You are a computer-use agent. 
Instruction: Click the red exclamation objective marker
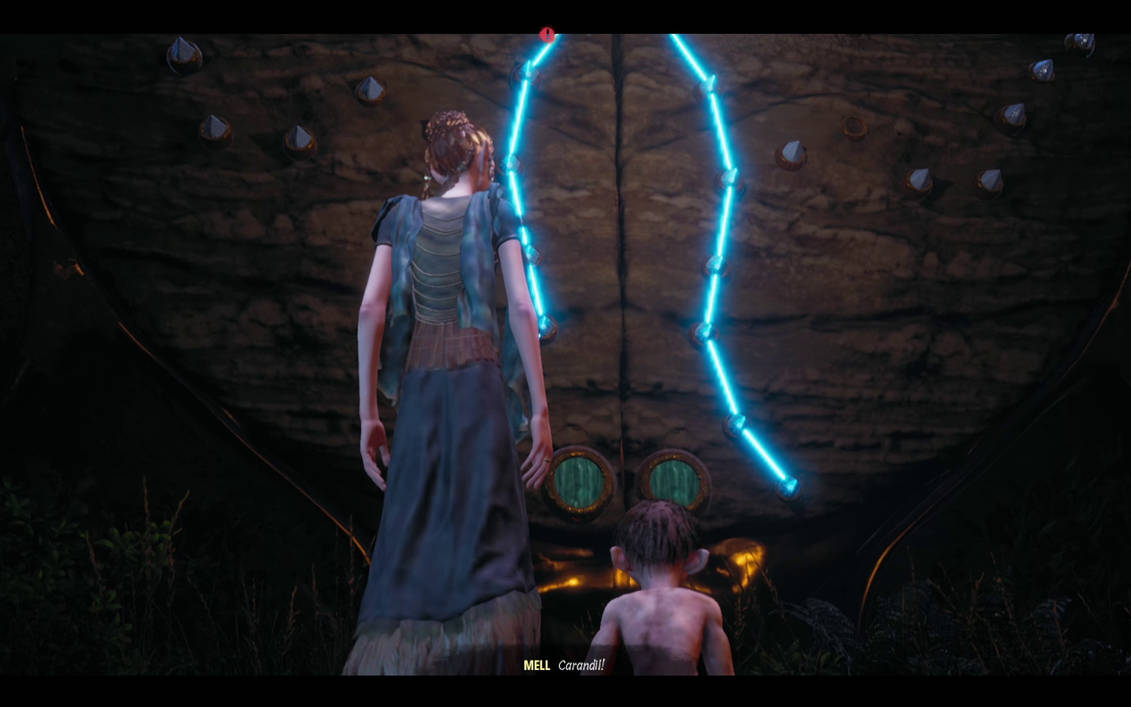[547, 35]
